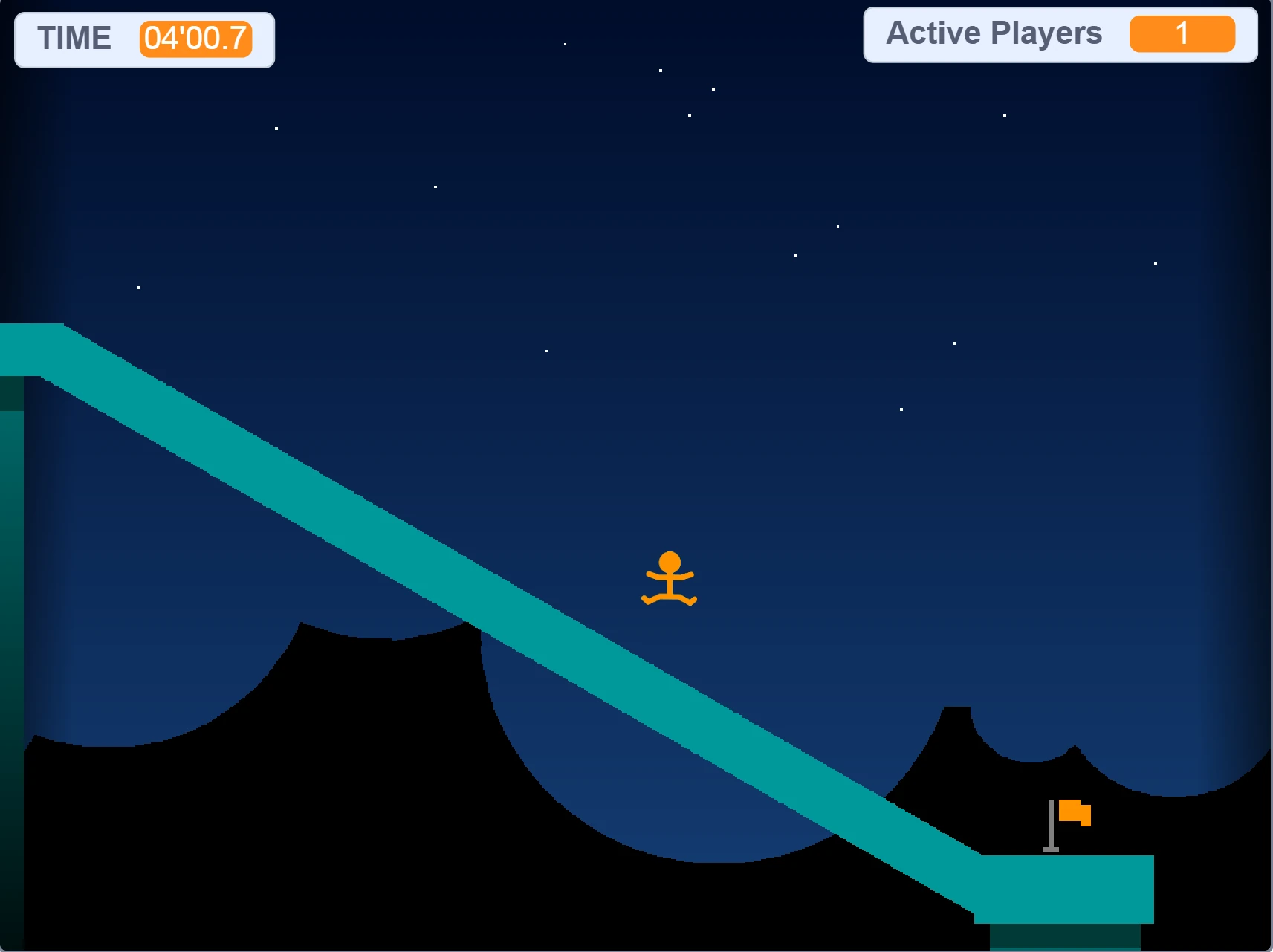Click the stick figure's round head
This screenshot has height=952, width=1273.
click(x=671, y=559)
